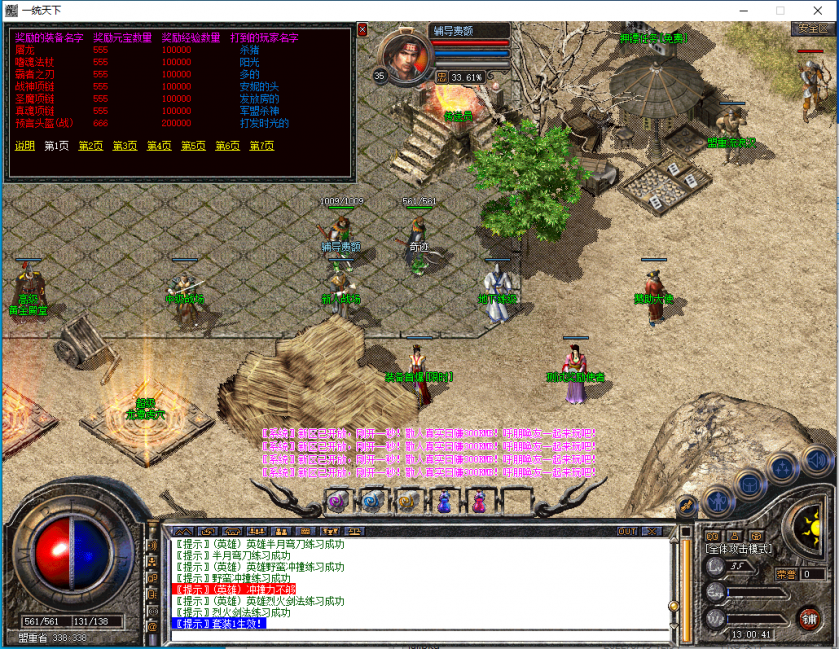Click the OUT button on the chat bar
The height and width of the screenshot is (649, 840).
point(627,531)
